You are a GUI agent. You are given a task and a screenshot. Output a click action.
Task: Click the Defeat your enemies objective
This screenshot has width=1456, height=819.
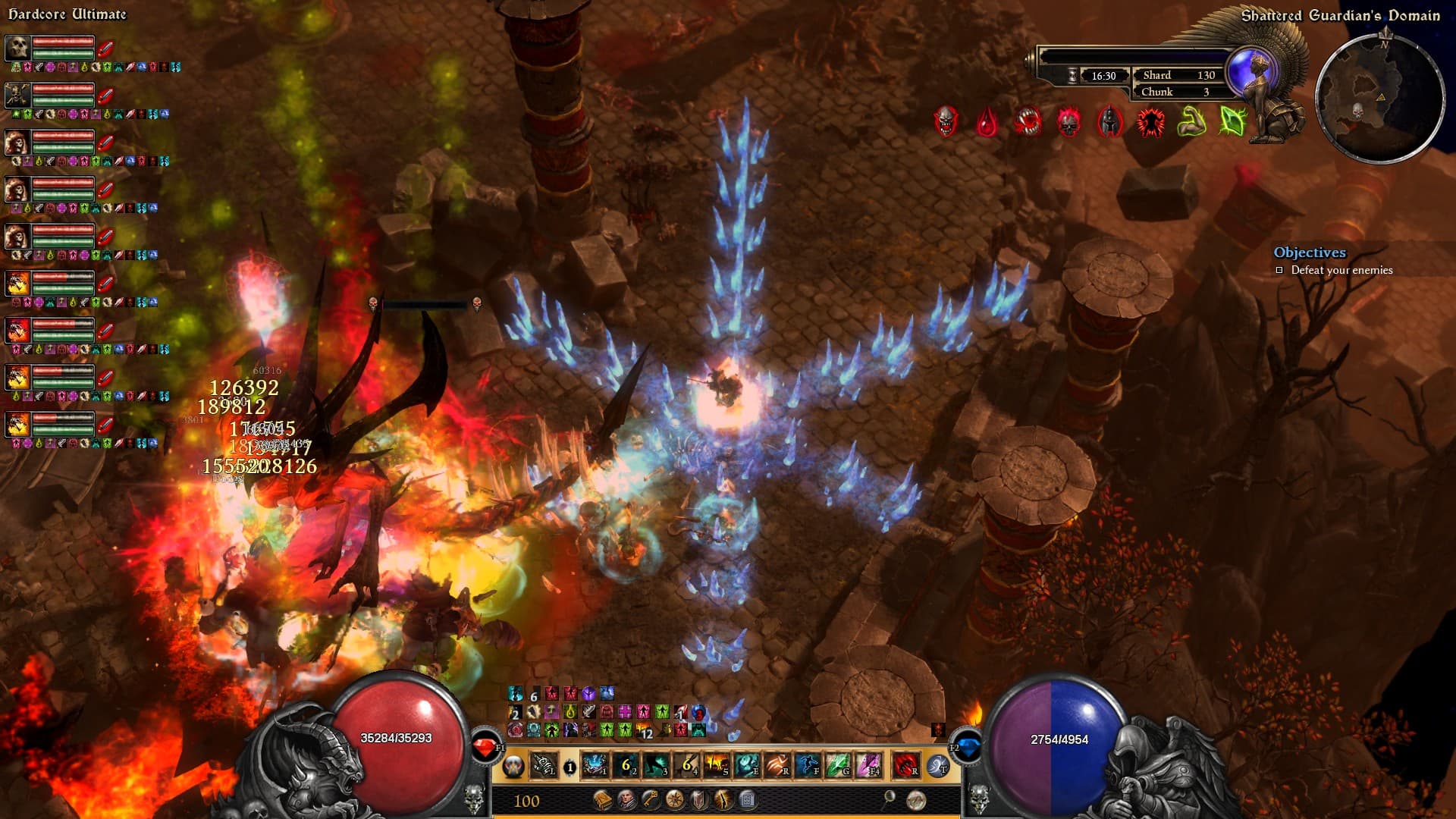point(1341,270)
